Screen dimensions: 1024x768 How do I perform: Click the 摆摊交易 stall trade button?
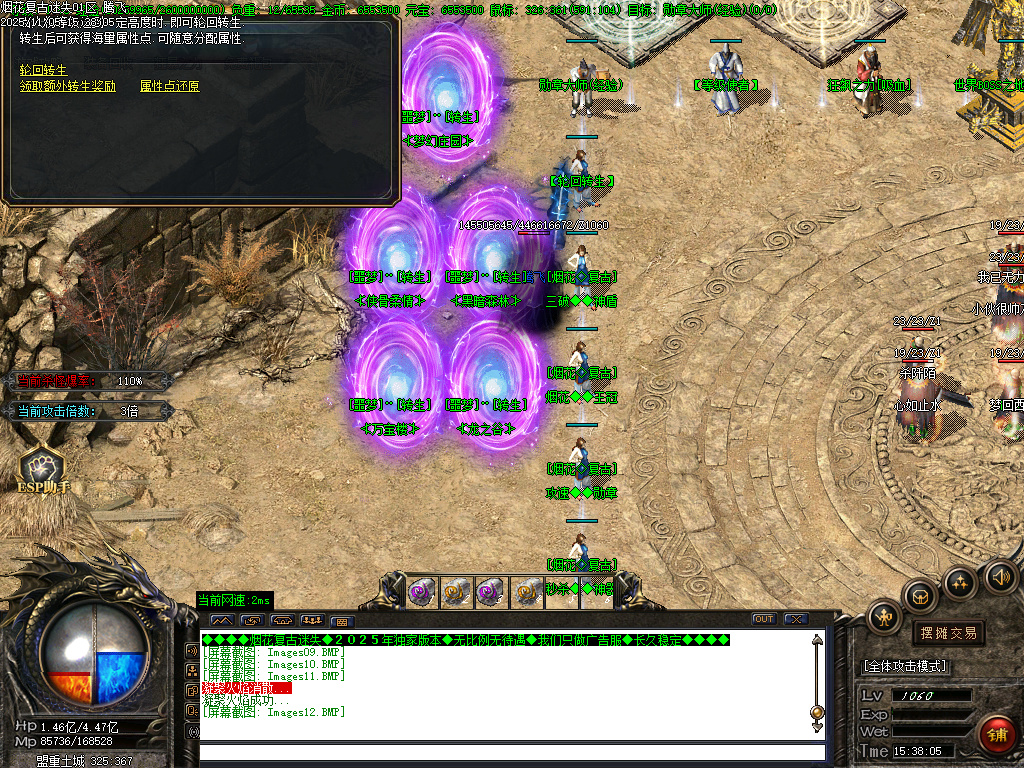point(948,633)
